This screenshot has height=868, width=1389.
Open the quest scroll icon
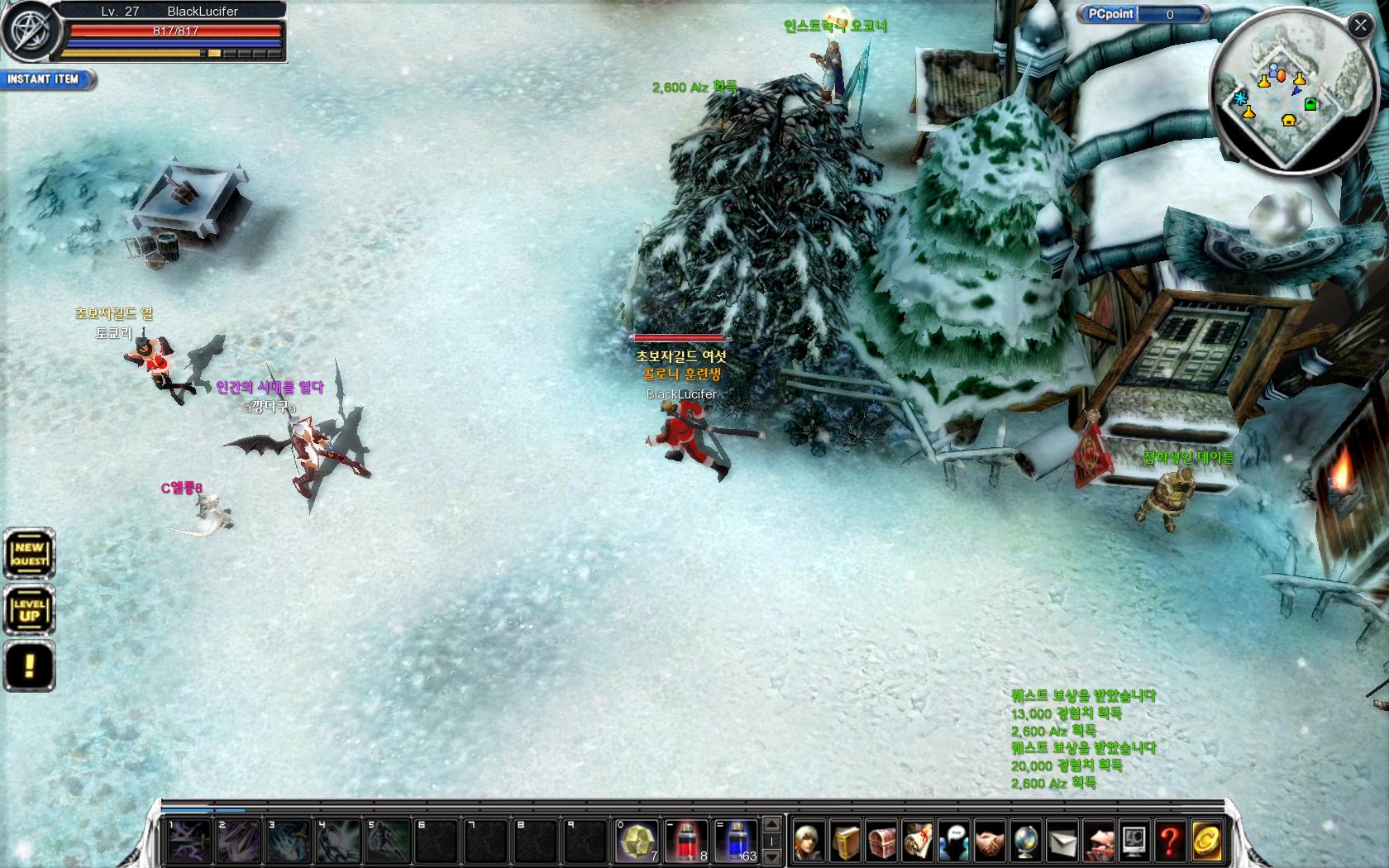pos(918,842)
